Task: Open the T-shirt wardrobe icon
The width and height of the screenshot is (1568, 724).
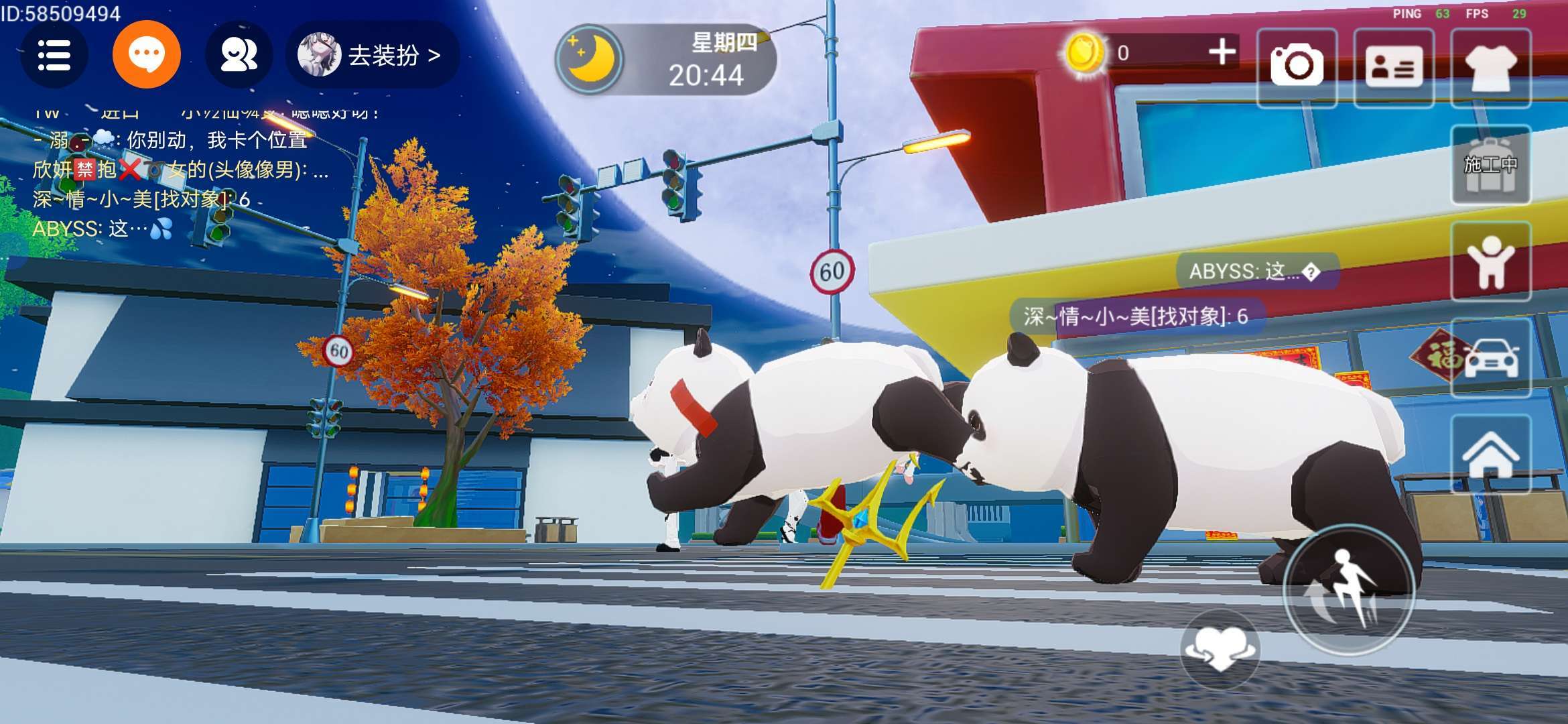Action: pos(1490,67)
